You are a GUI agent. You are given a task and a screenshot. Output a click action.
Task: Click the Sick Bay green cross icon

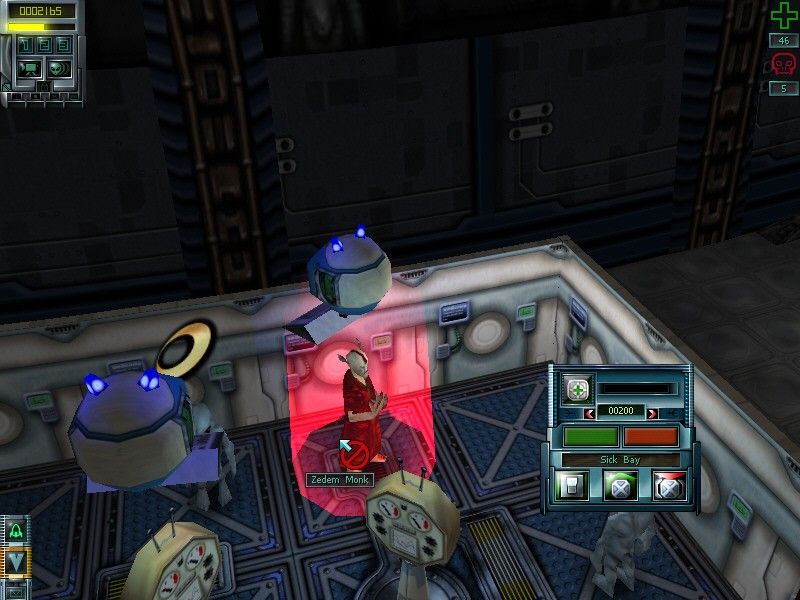coord(576,390)
